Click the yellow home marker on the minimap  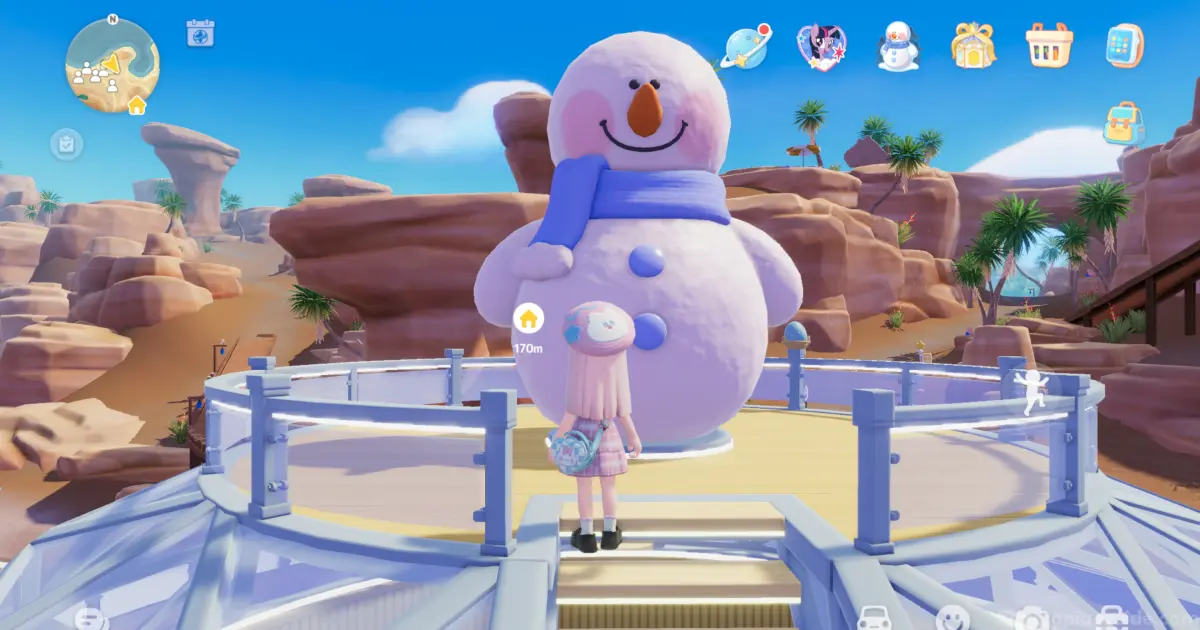click(136, 104)
